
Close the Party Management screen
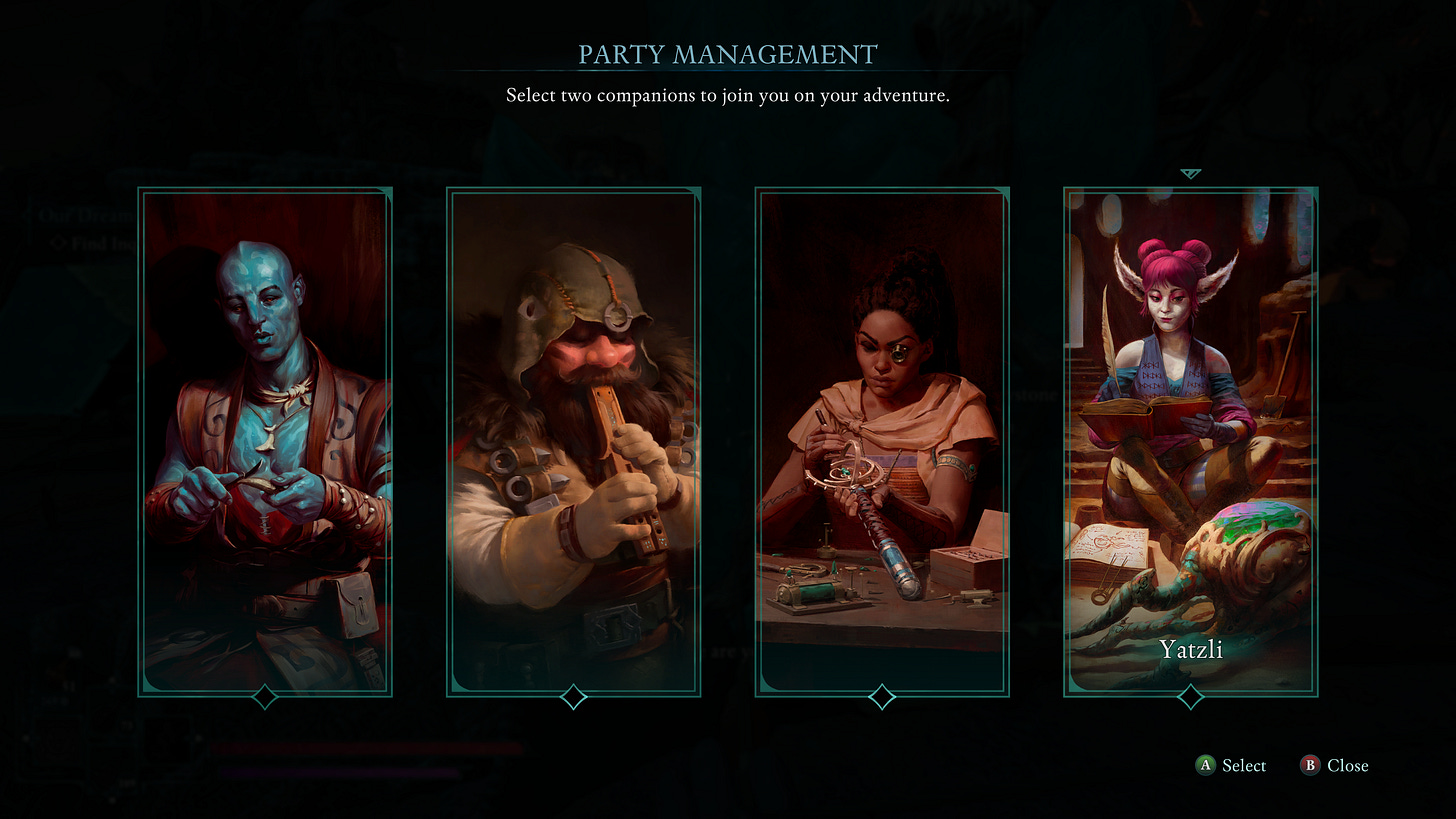[x=1346, y=765]
